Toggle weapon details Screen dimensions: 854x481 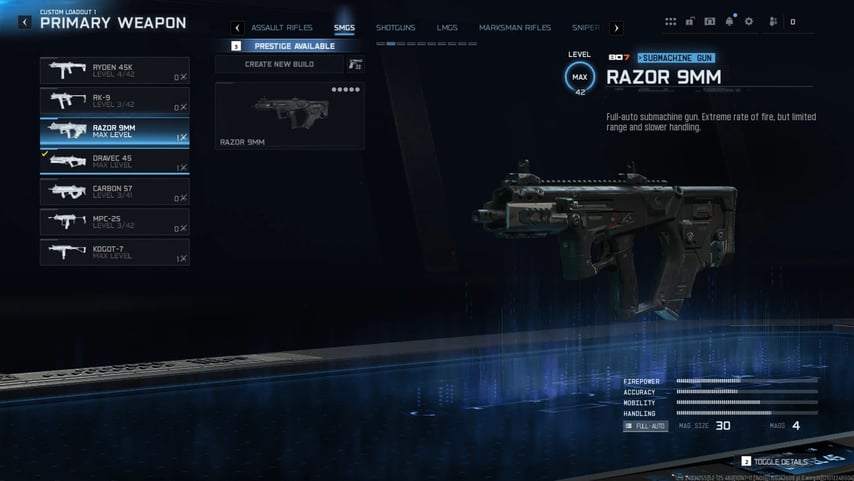pos(775,462)
